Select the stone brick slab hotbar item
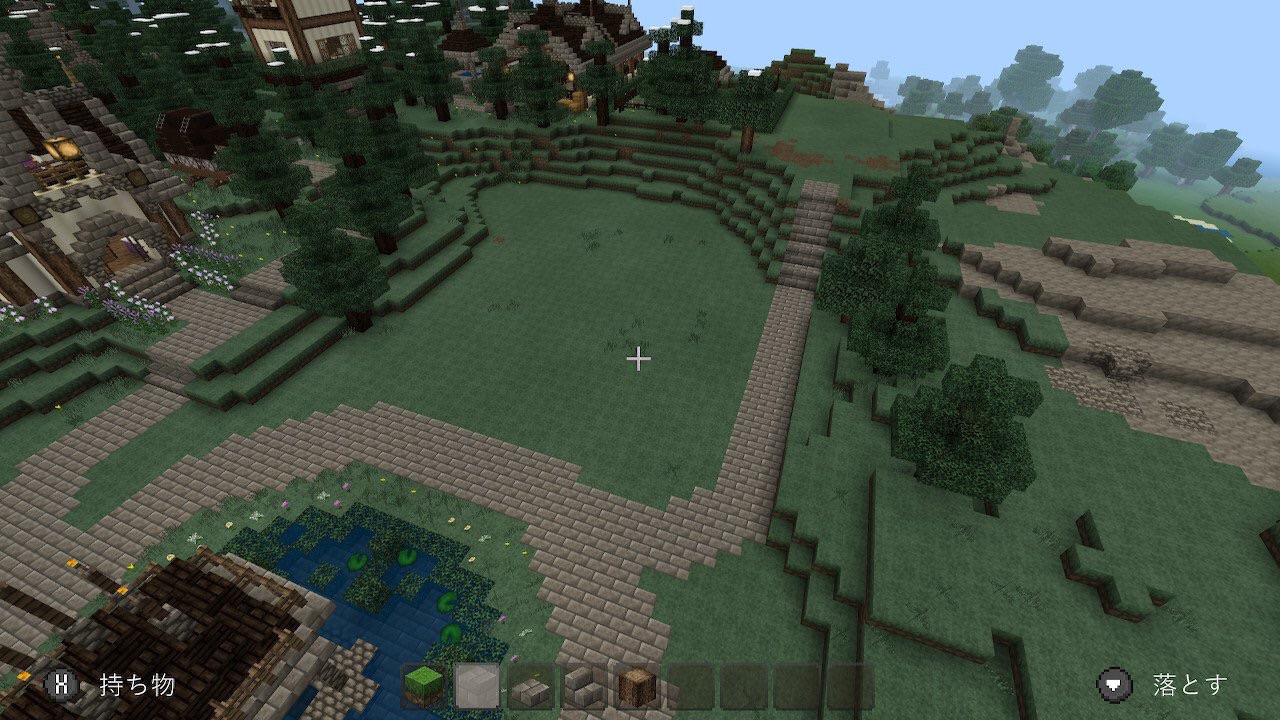The image size is (1280, 720). (529, 687)
